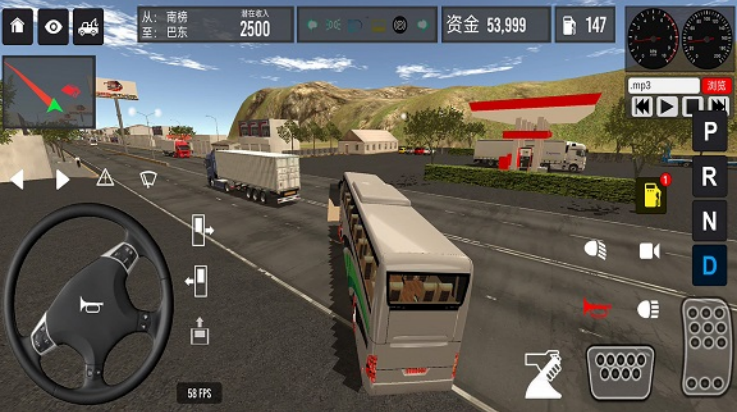Apply the brake pedal
The width and height of the screenshot is (737, 412).
click(x=619, y=371)
